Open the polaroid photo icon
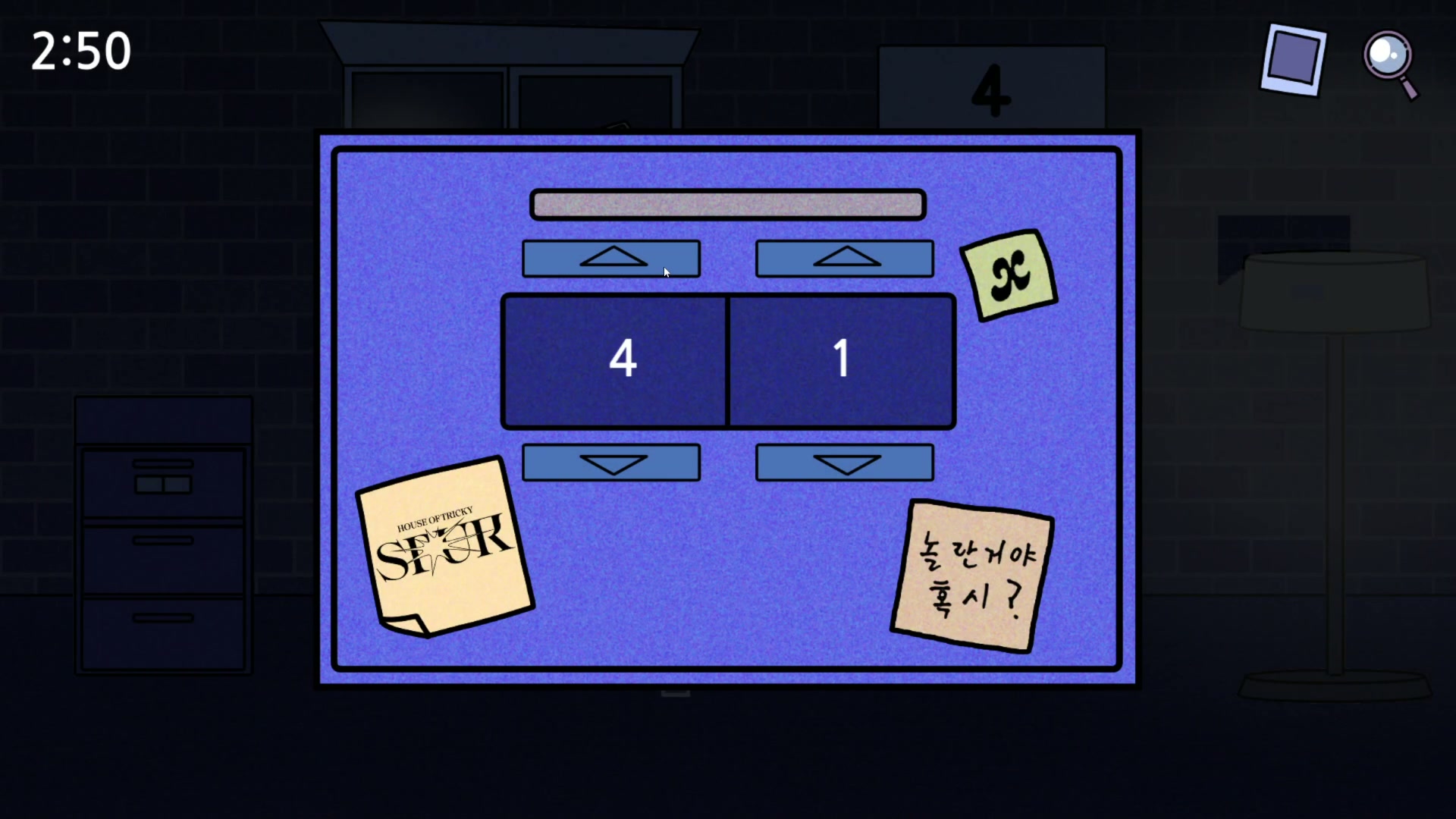 pos(1291,60)
